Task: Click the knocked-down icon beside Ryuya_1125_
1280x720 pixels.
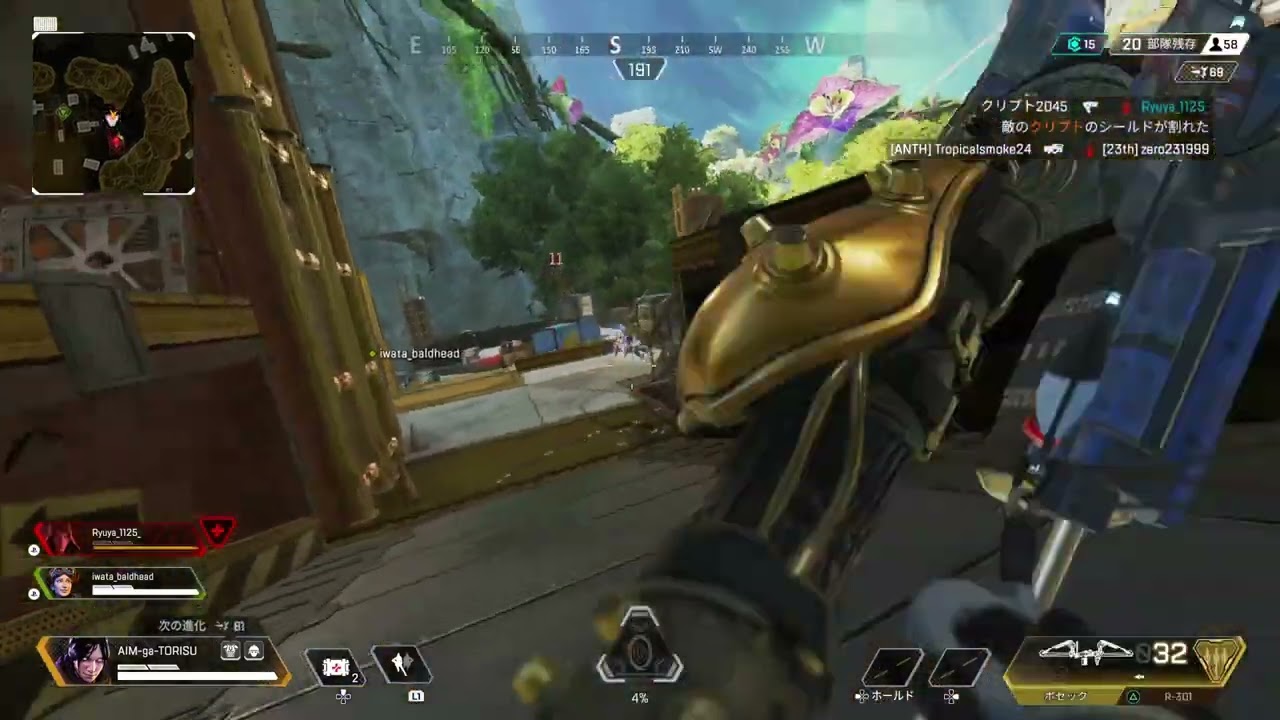Action: [x=218, y=531]
